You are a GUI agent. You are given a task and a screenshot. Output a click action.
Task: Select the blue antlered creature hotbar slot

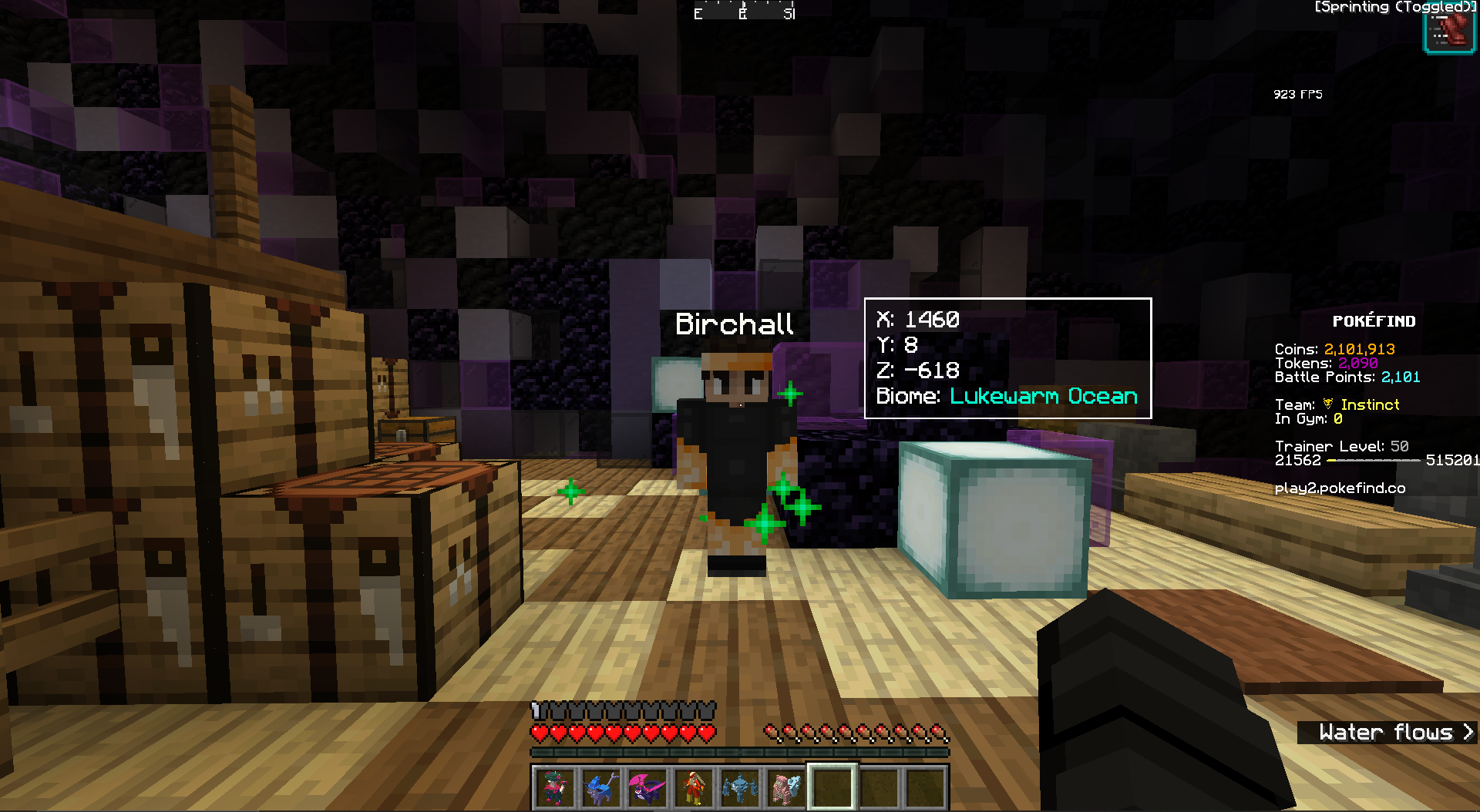(x=600, y=788)
